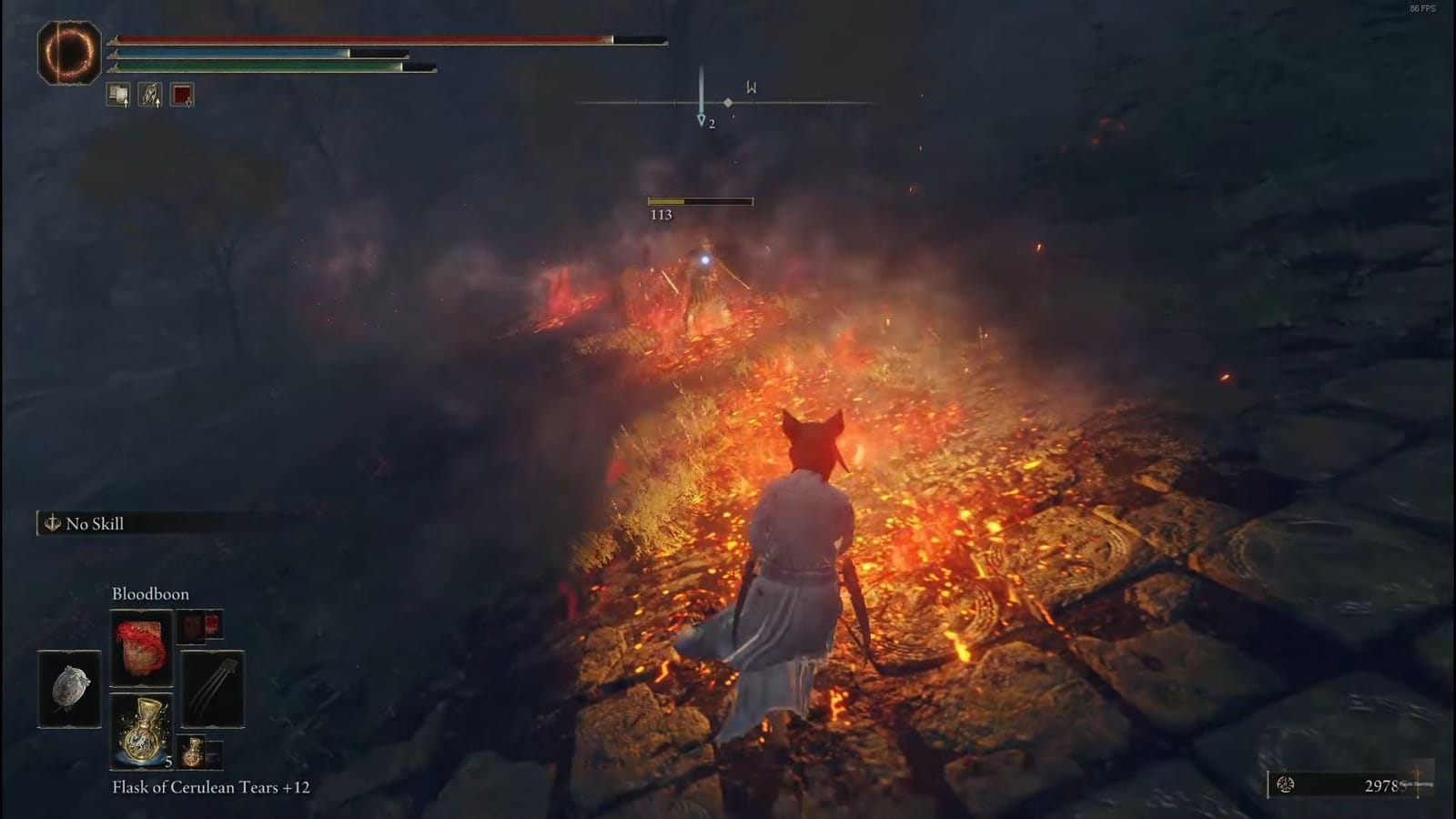Select the enemy health bar showing 113 damage
Screen dimensions: 1456x819
pos(699,199)
